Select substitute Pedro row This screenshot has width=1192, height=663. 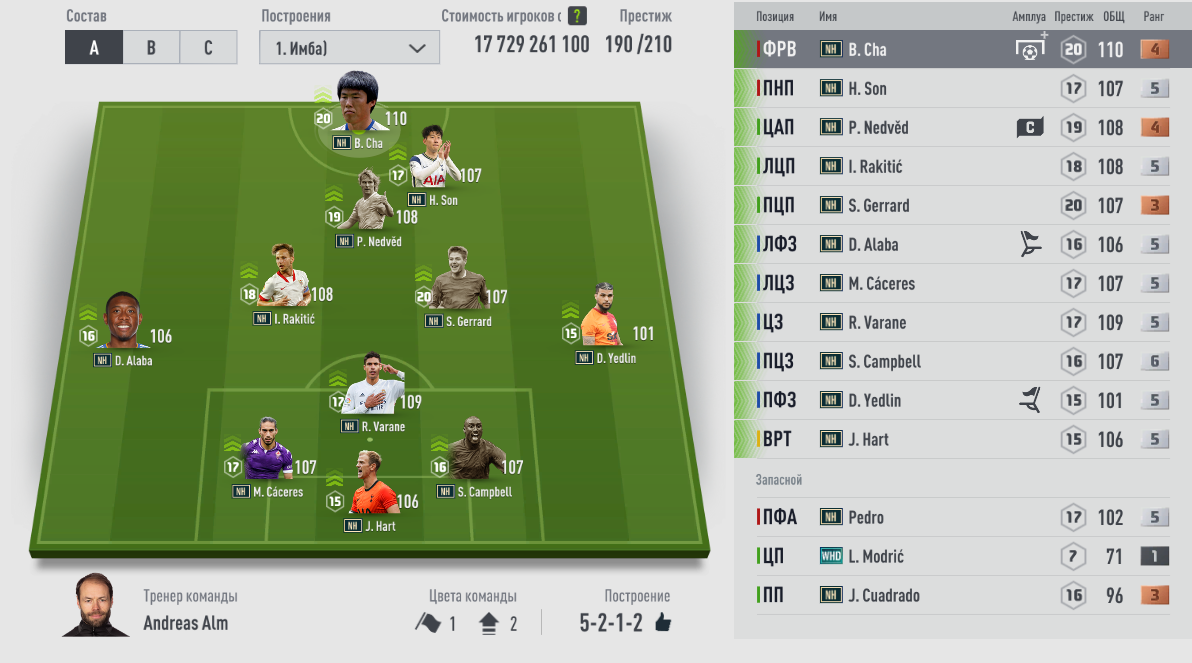tap(960, 518)
